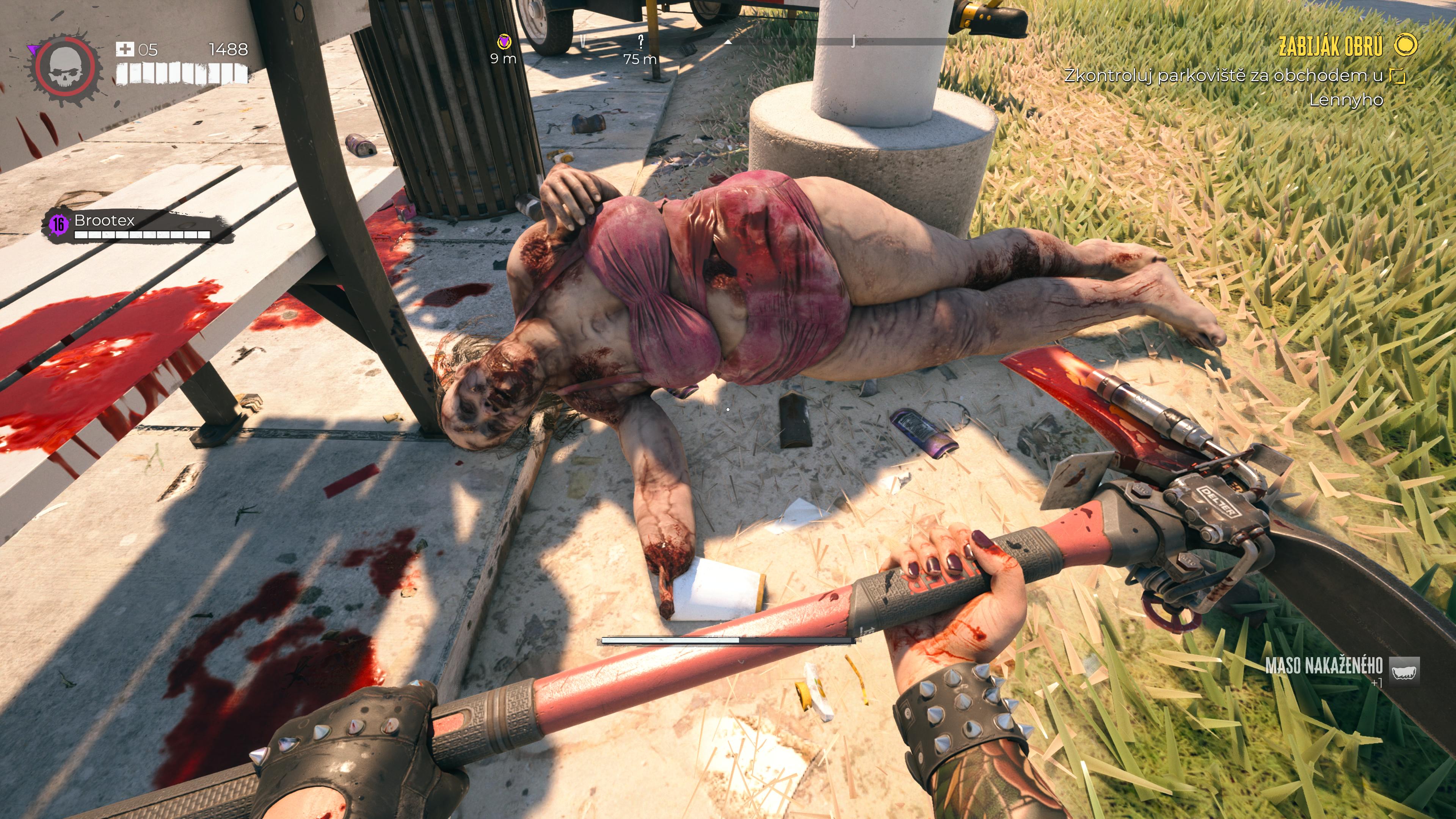Select the question mark compass marker
The height and width of the screenshot is (819, 1456).
[x=640, y=41]
